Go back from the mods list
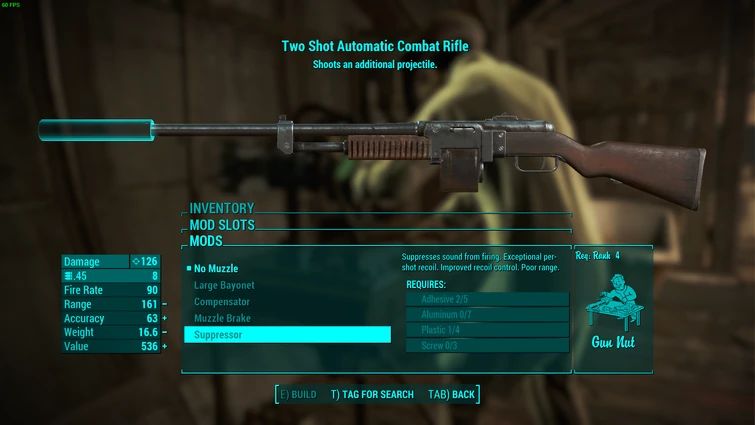The image size is (755, 425). pos(451,394)
